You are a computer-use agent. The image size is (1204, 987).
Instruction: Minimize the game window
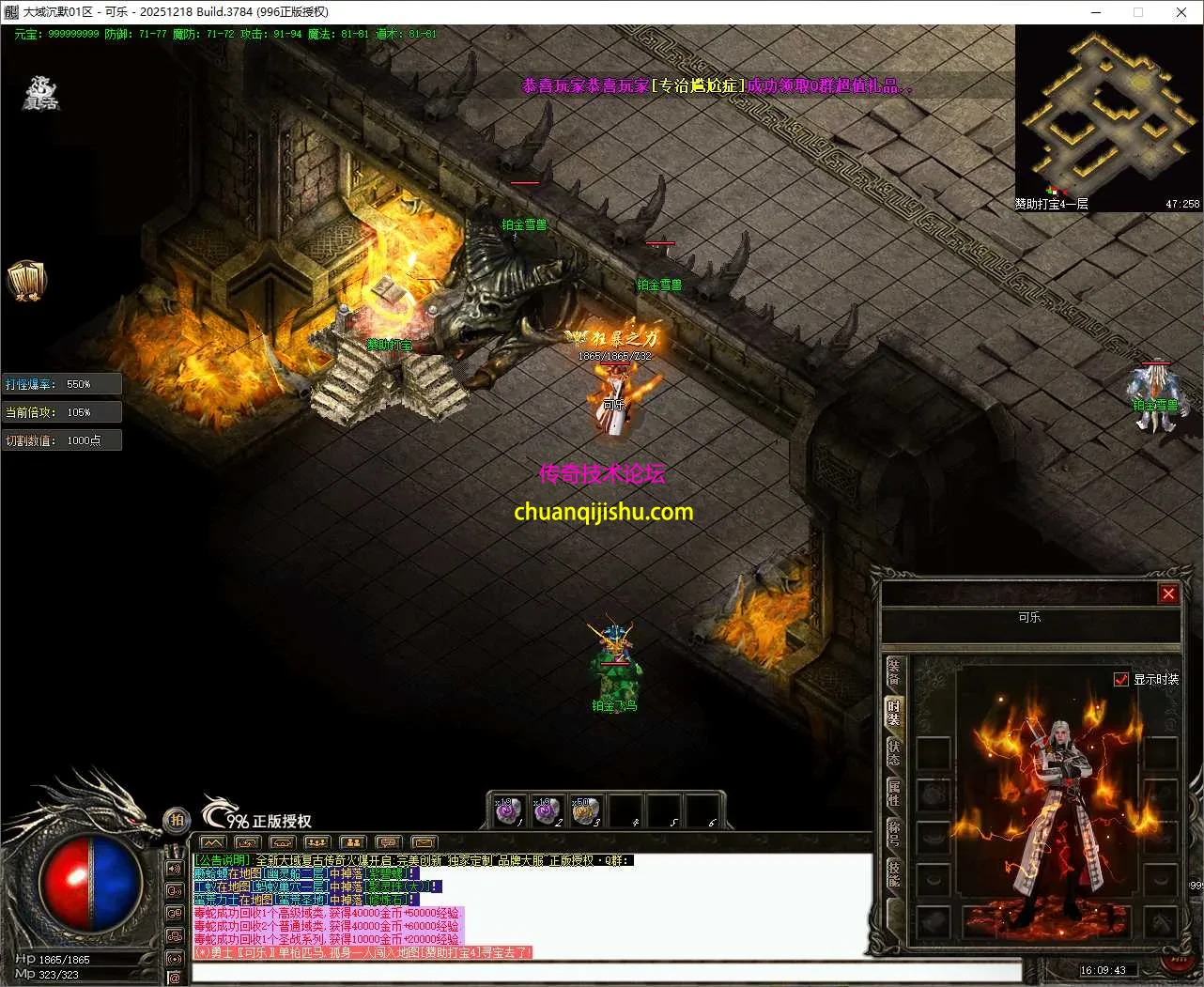click(1097, 12)
